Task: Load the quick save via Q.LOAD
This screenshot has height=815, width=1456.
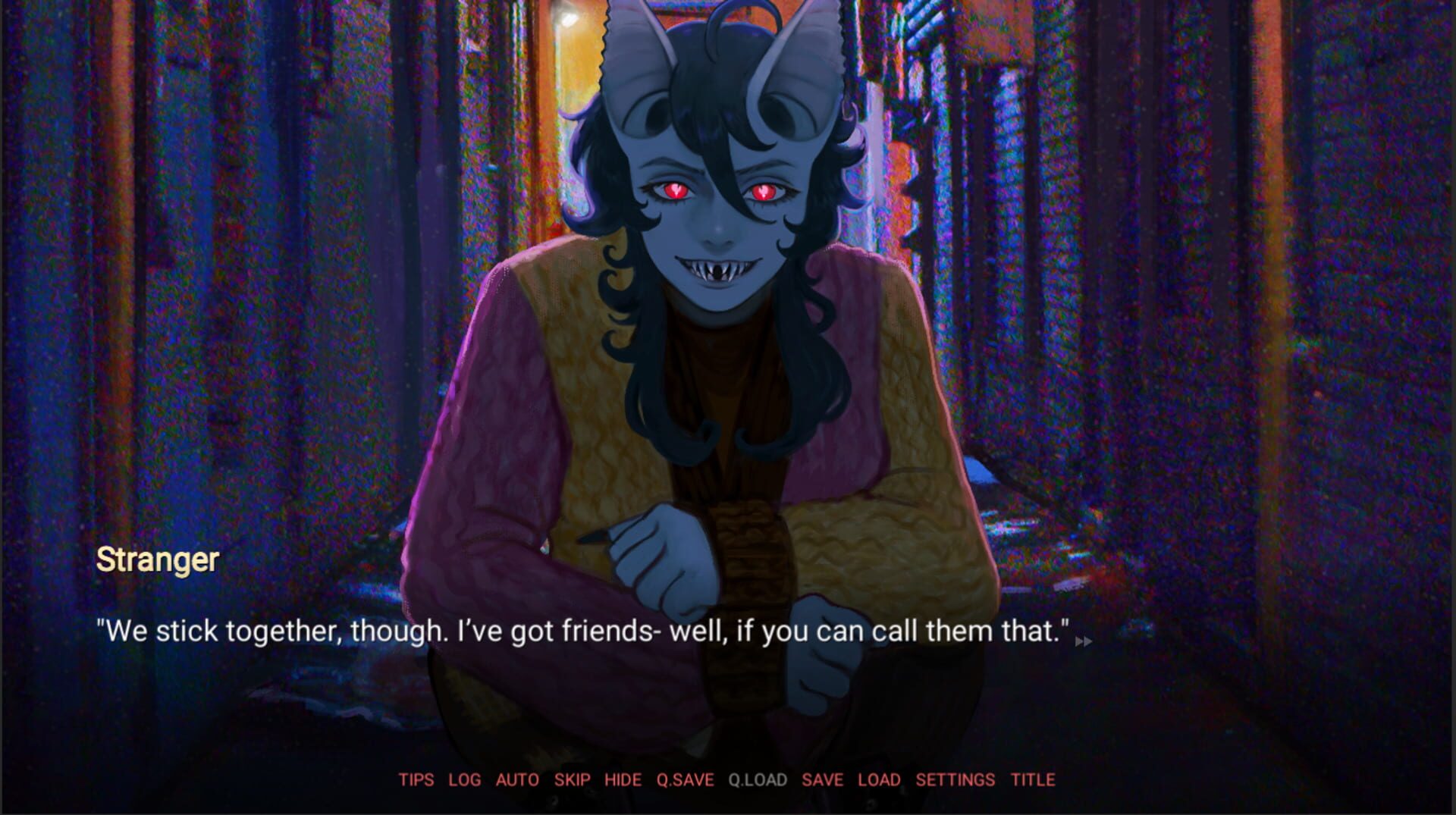Action: point(756,779)
